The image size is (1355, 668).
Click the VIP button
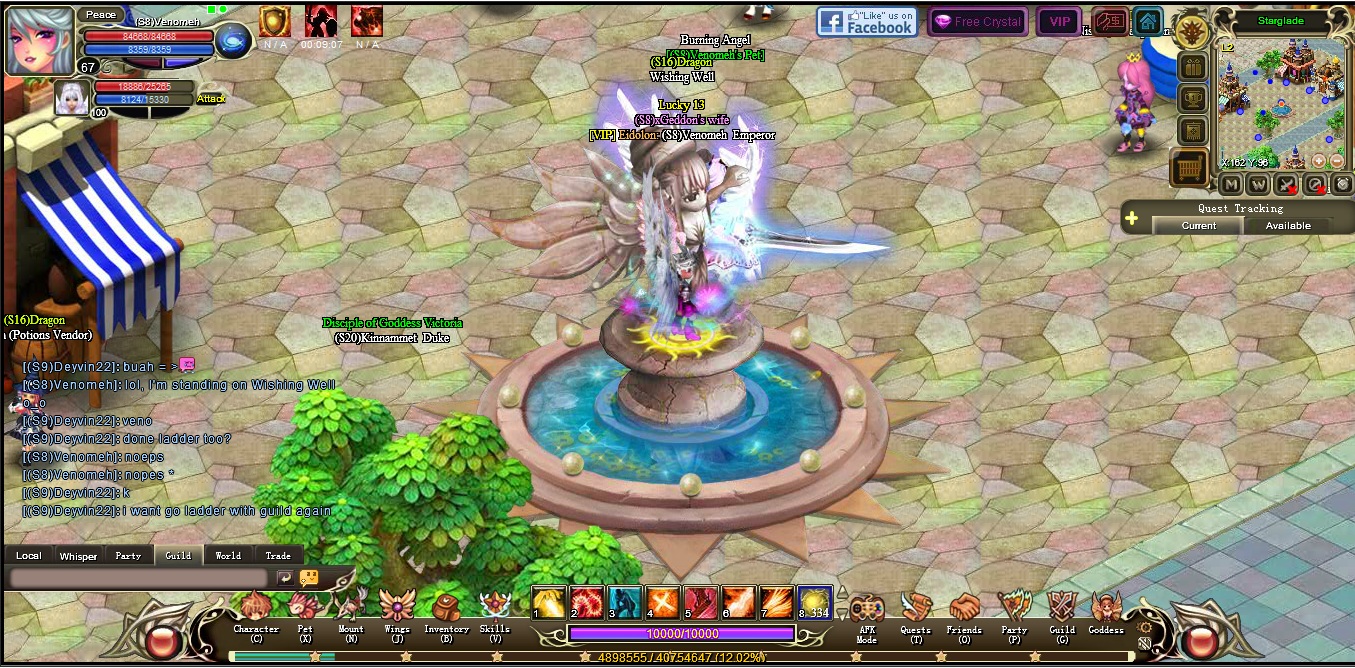[x=1059, y=22]
